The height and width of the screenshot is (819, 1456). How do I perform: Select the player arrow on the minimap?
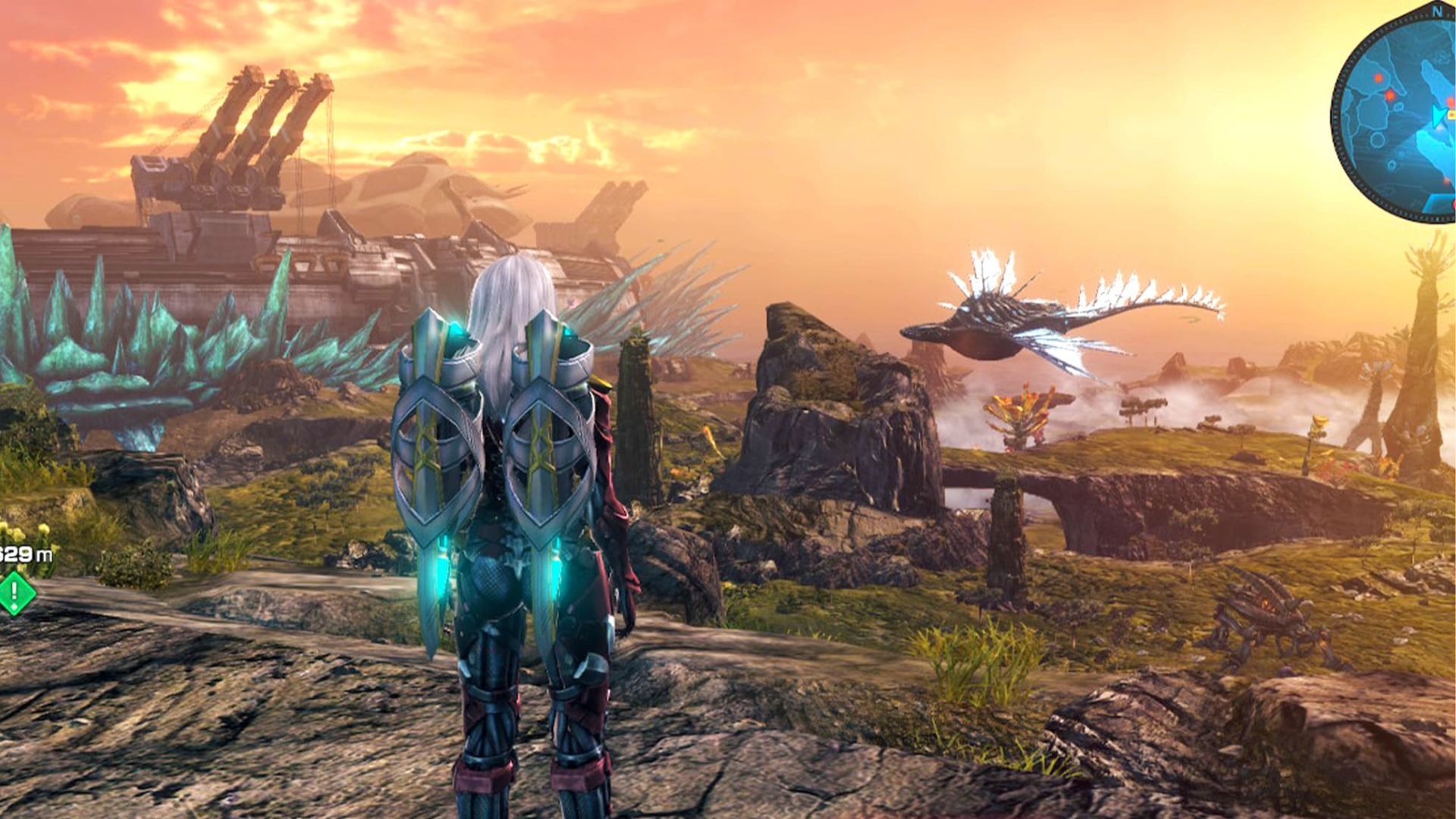pos(1439,116)
